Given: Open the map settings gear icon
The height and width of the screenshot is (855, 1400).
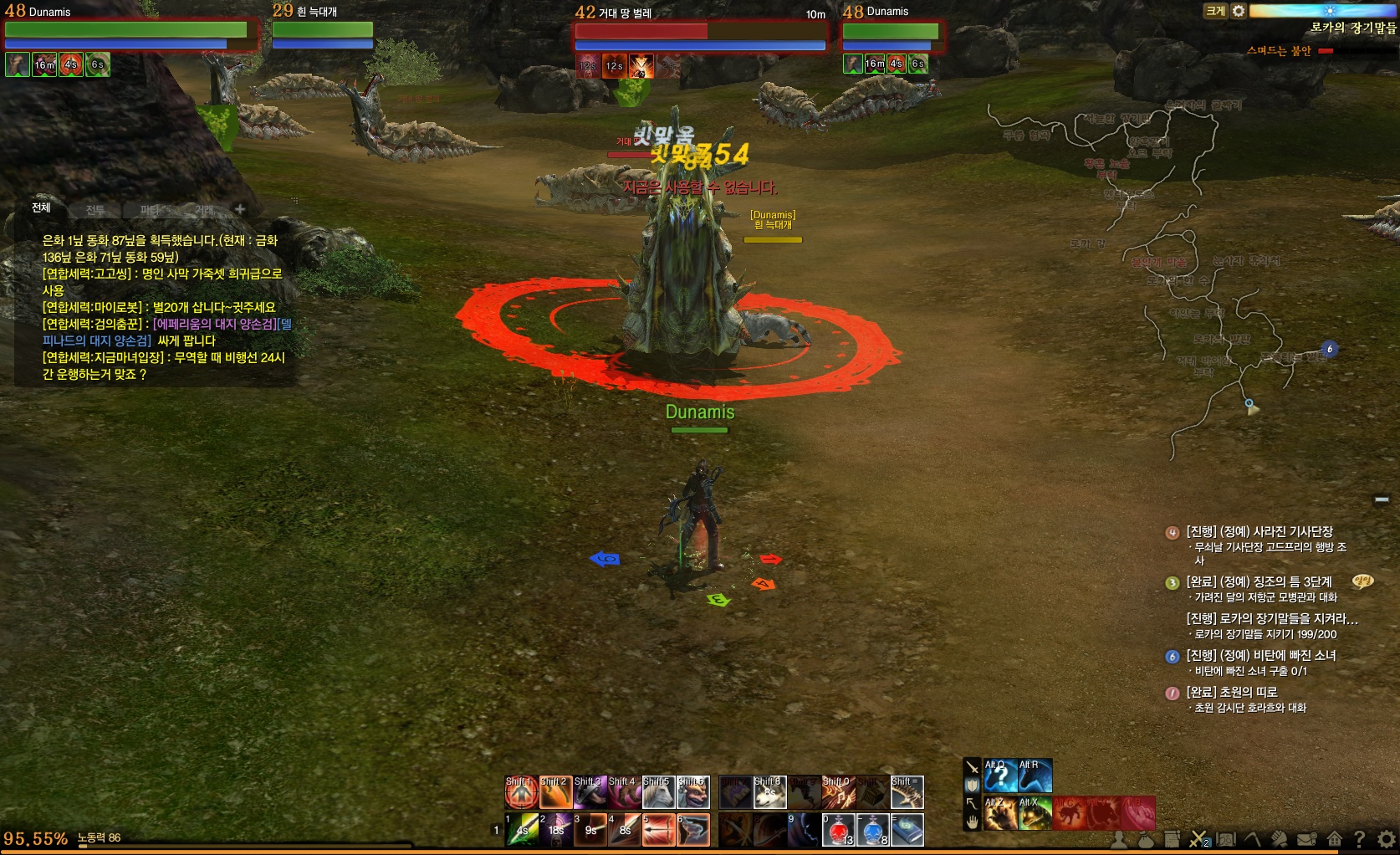Looking at the screenshot, I should point(1239,11).
